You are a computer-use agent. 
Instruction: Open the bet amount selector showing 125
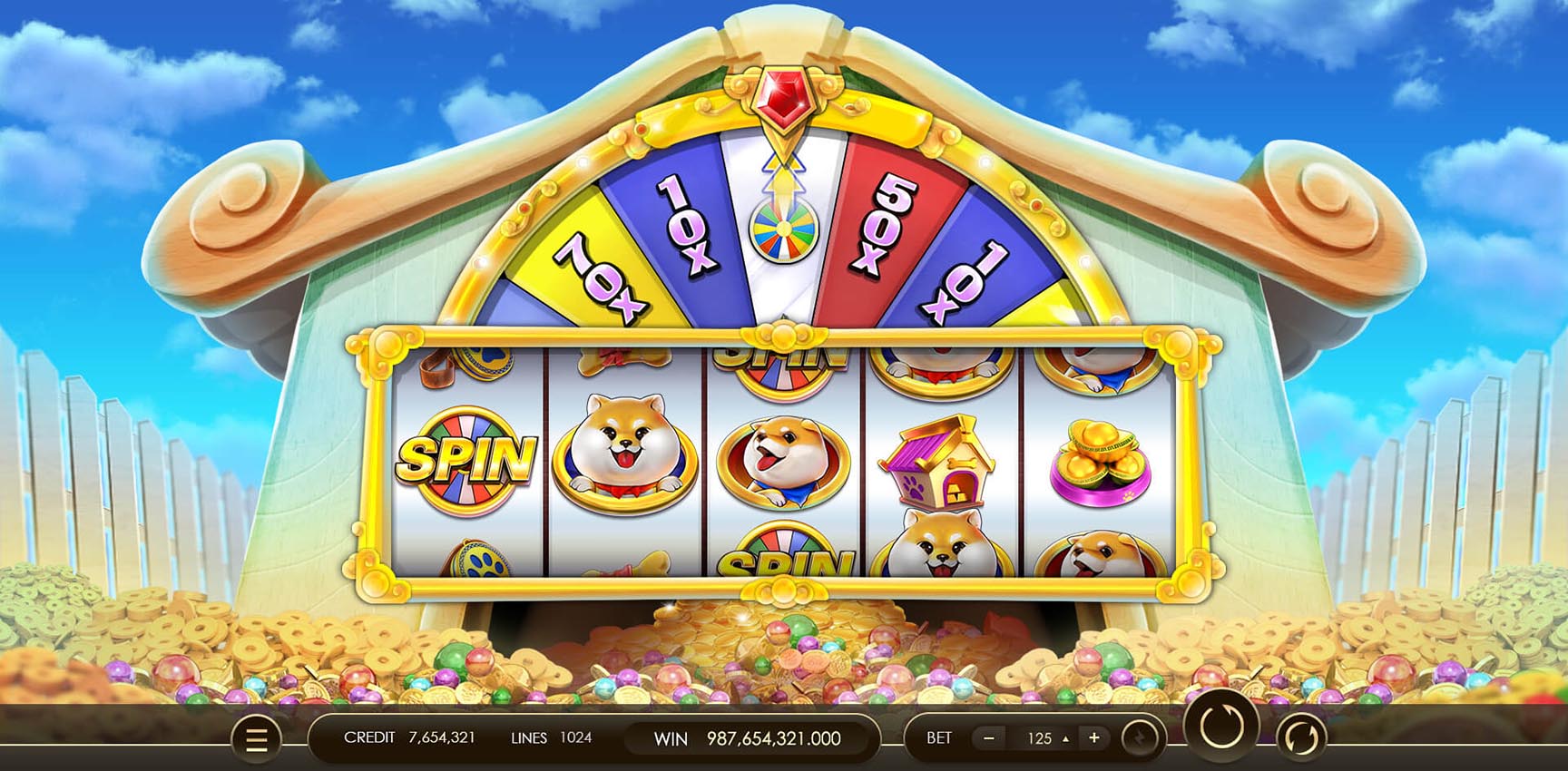[x=1042, y=738]
